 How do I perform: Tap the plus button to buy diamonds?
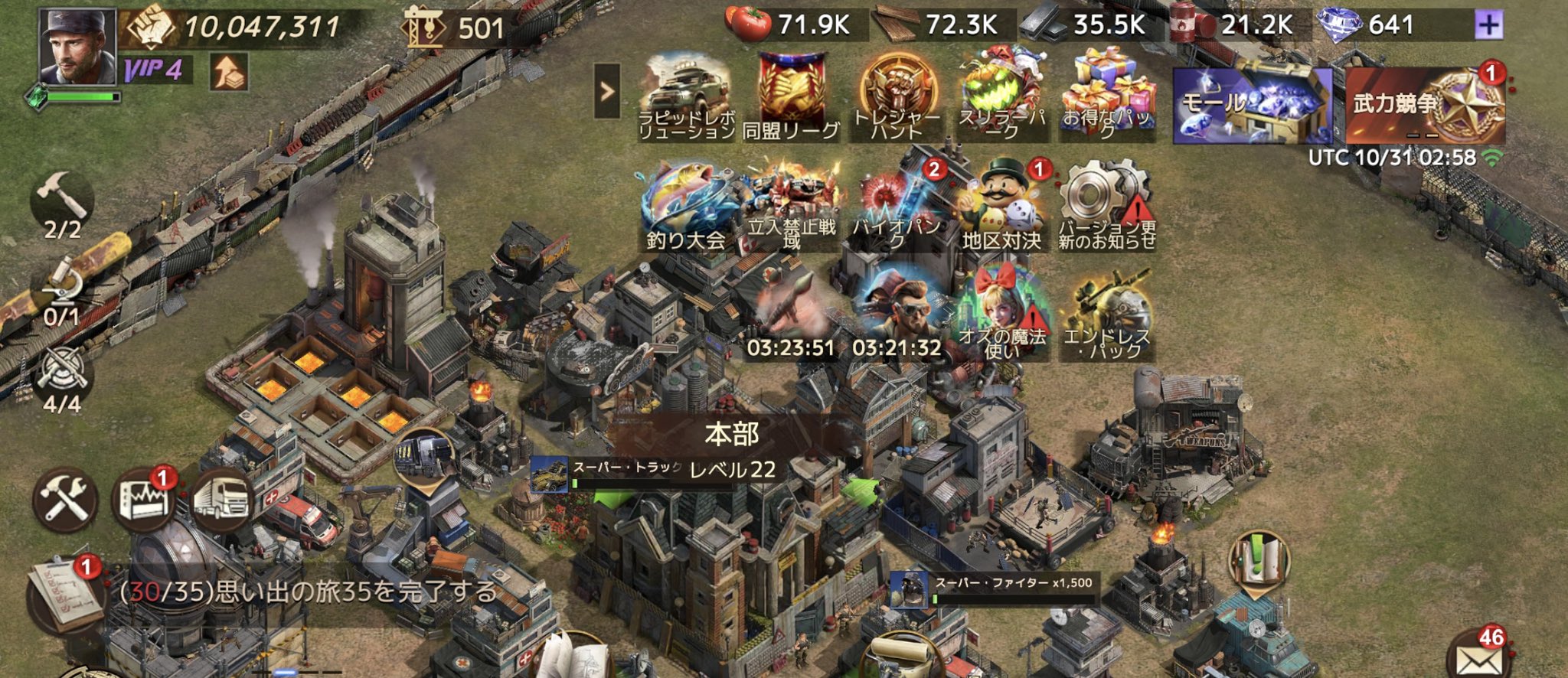[x=1488, y=26]
